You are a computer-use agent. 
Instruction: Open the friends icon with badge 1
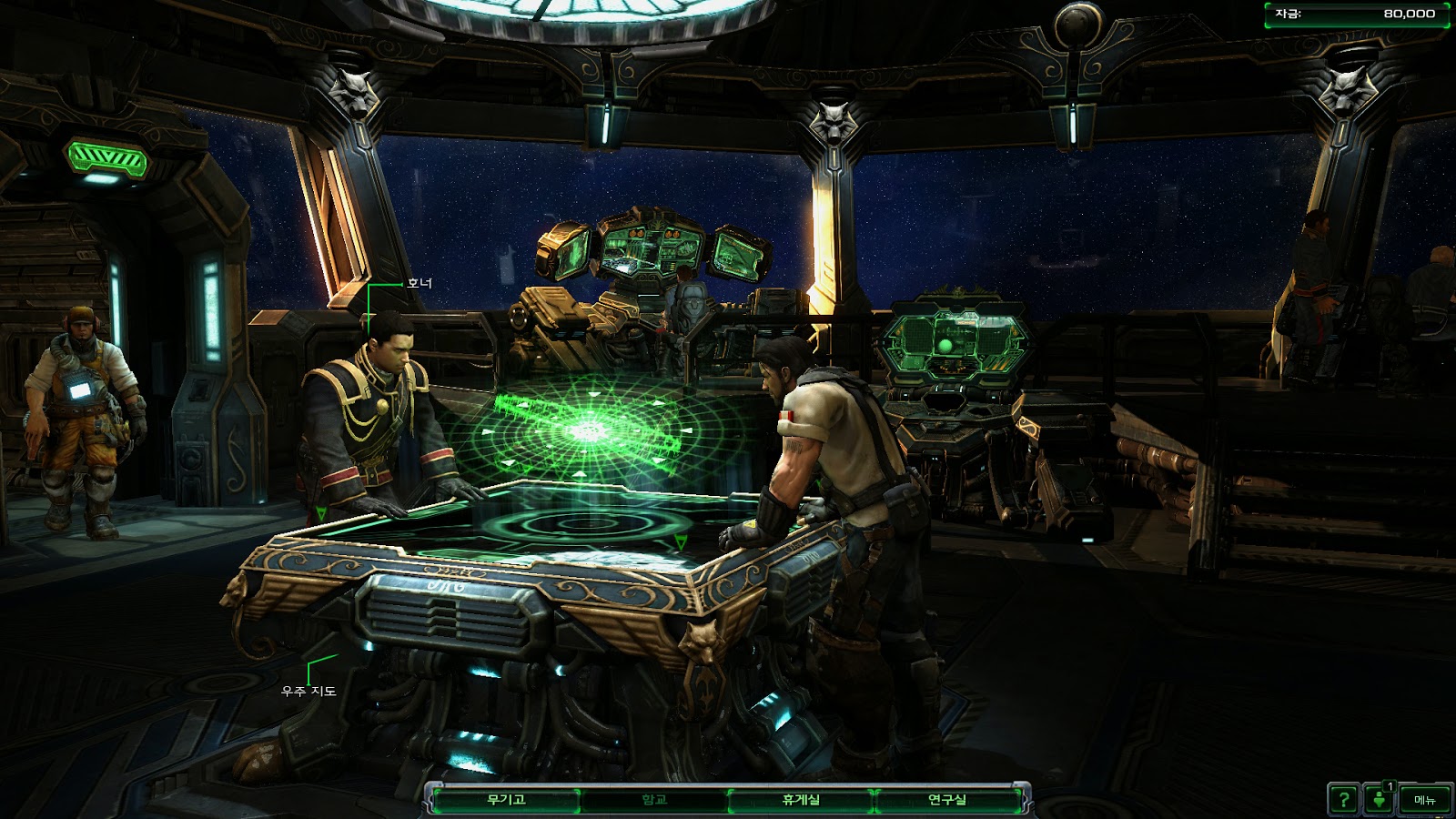1380,799
